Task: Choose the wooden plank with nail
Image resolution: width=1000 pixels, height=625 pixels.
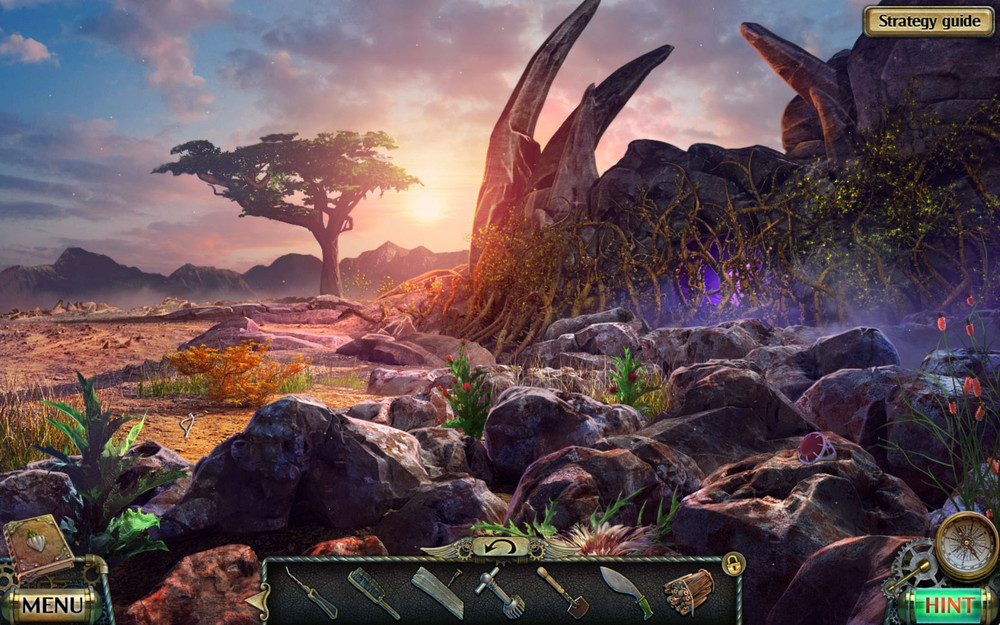Action: [x=438, y=592]
